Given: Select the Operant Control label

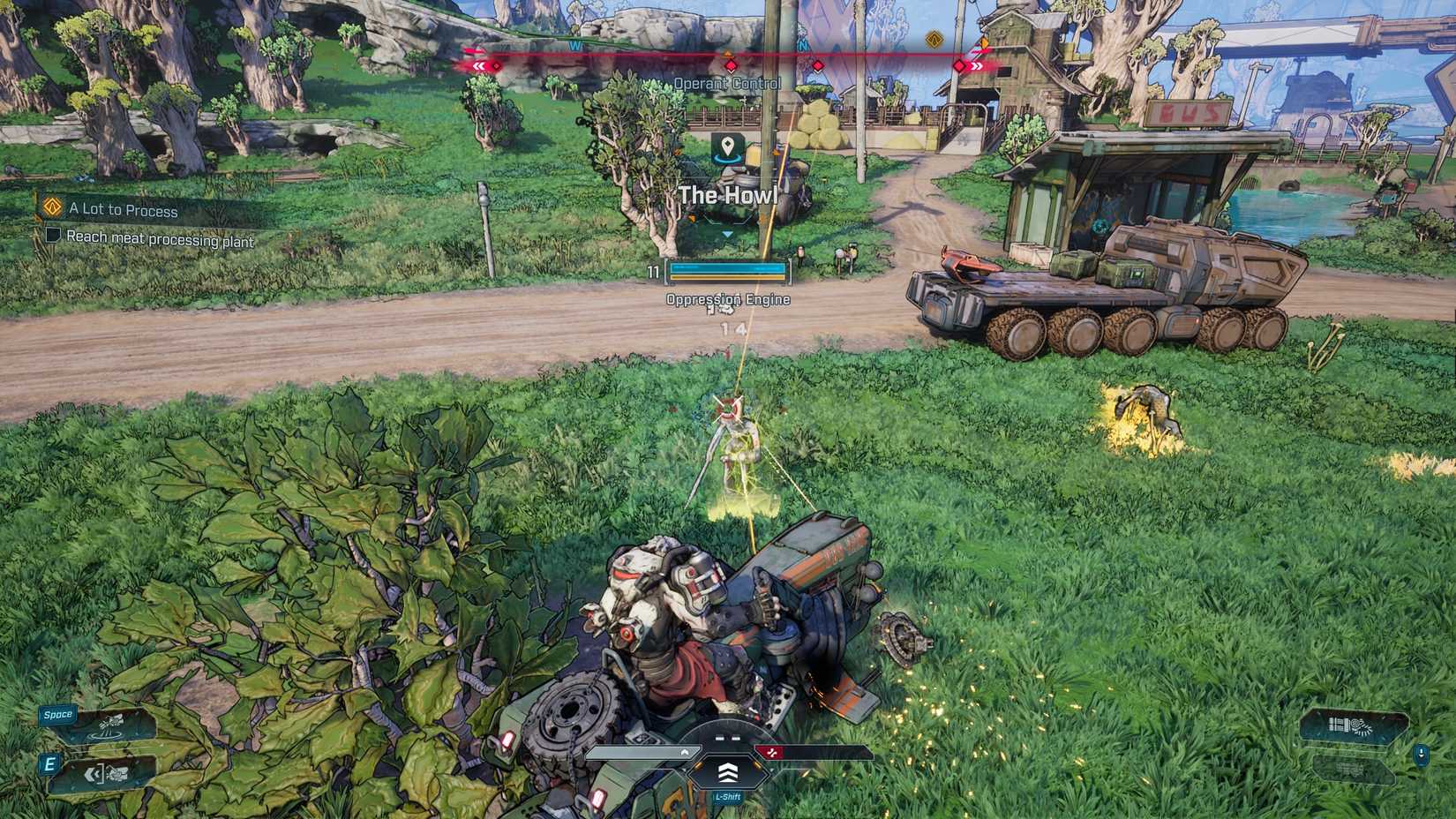Looking at the screenshot, I should pos(726,82).
